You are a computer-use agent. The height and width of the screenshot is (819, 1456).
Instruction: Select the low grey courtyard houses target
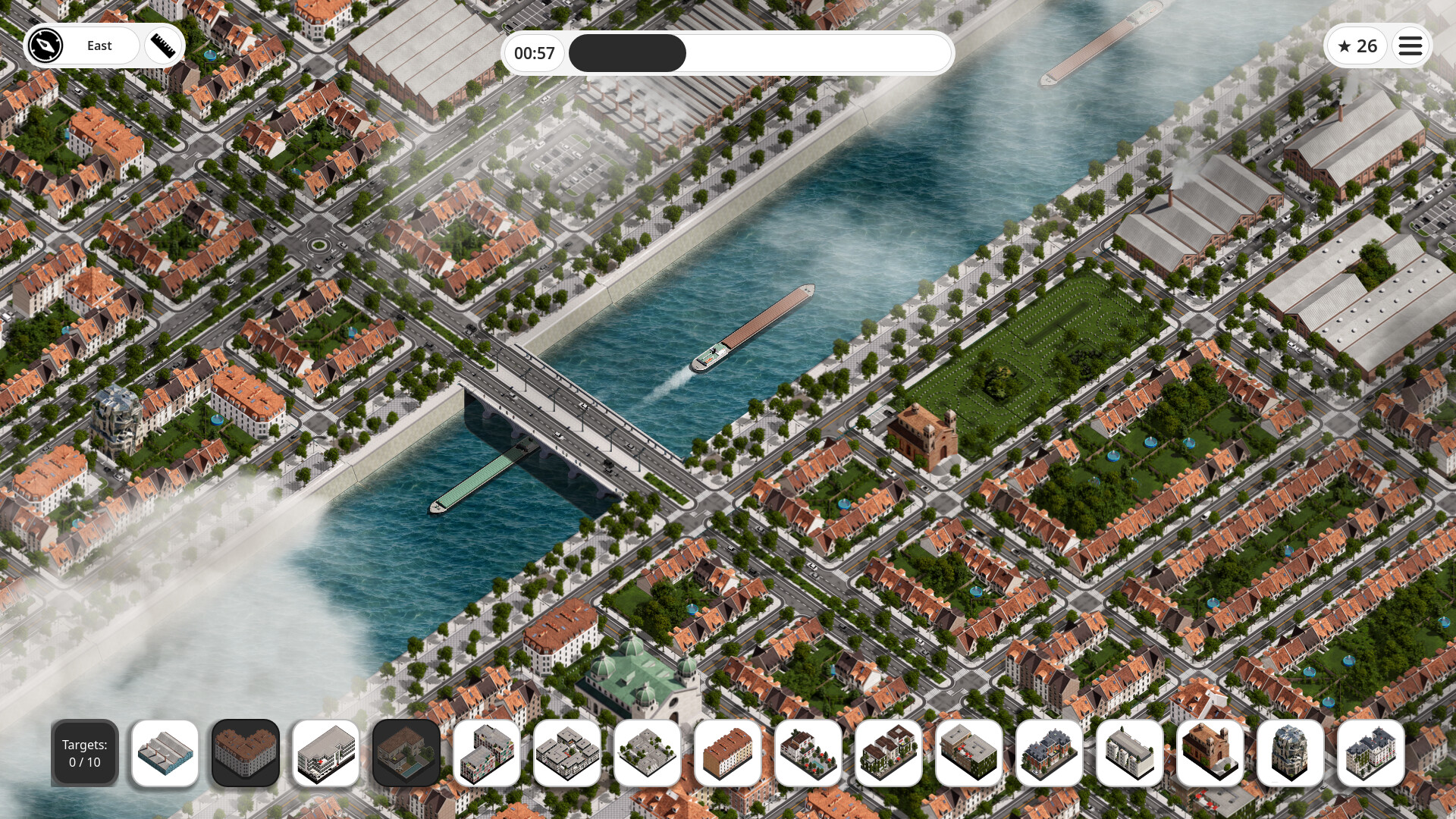[x=648, y=753]
